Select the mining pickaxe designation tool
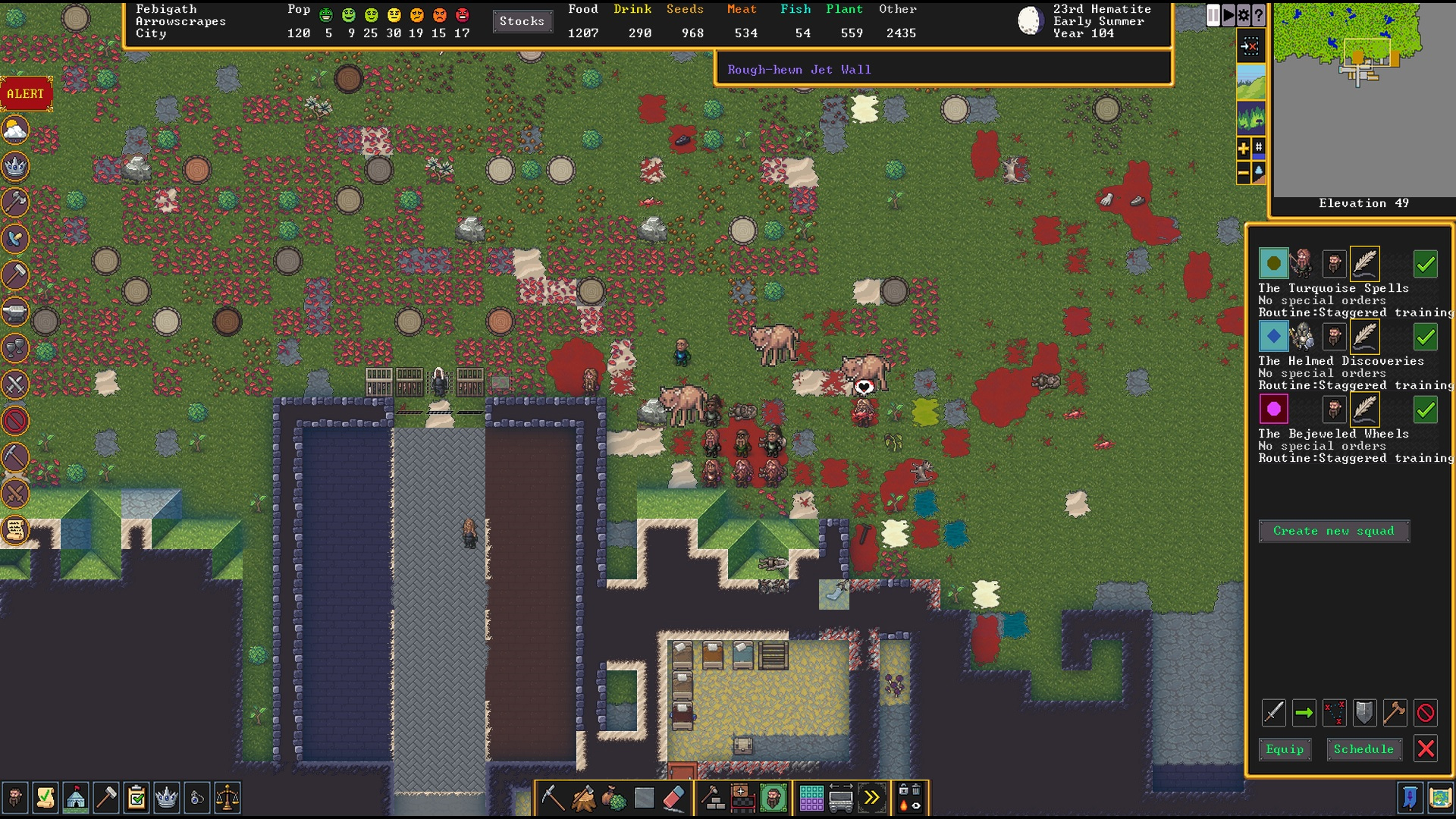Viewport: 1456px width, 819px height. tap(554, 798)
